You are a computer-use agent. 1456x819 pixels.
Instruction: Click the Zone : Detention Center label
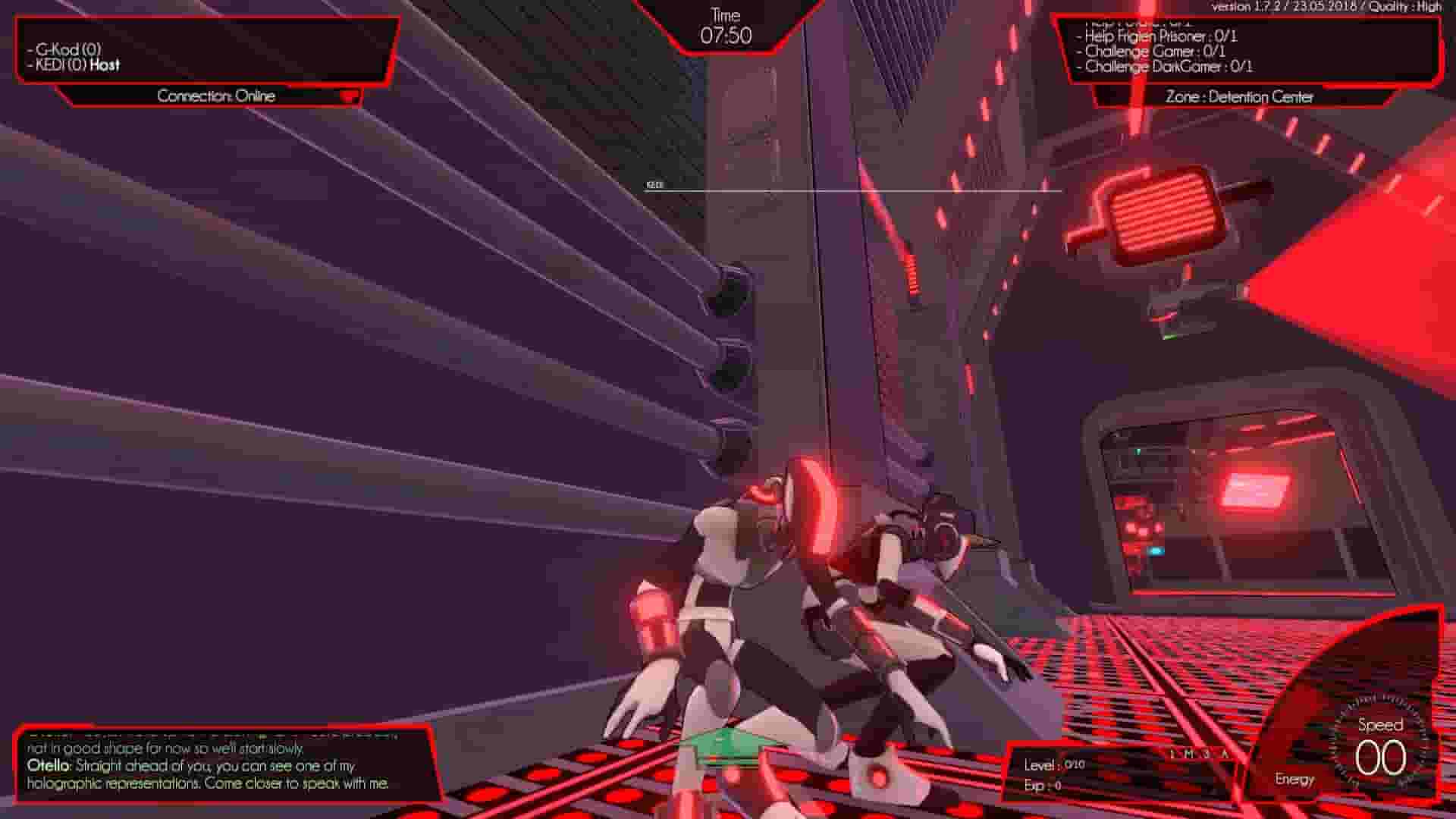(x=1239, y=97)
